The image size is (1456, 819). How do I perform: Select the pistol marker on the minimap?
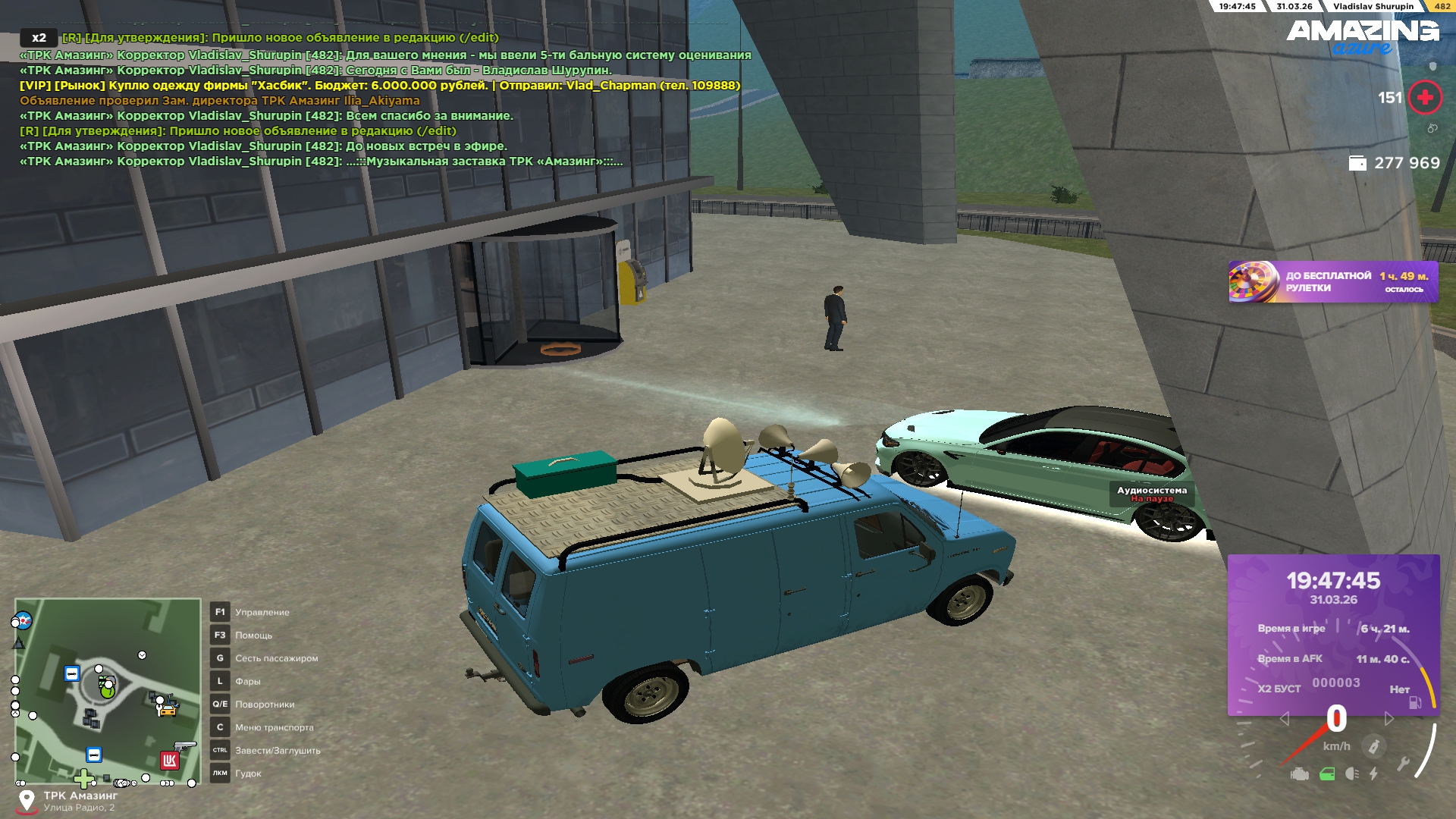[x=184, y=747]
